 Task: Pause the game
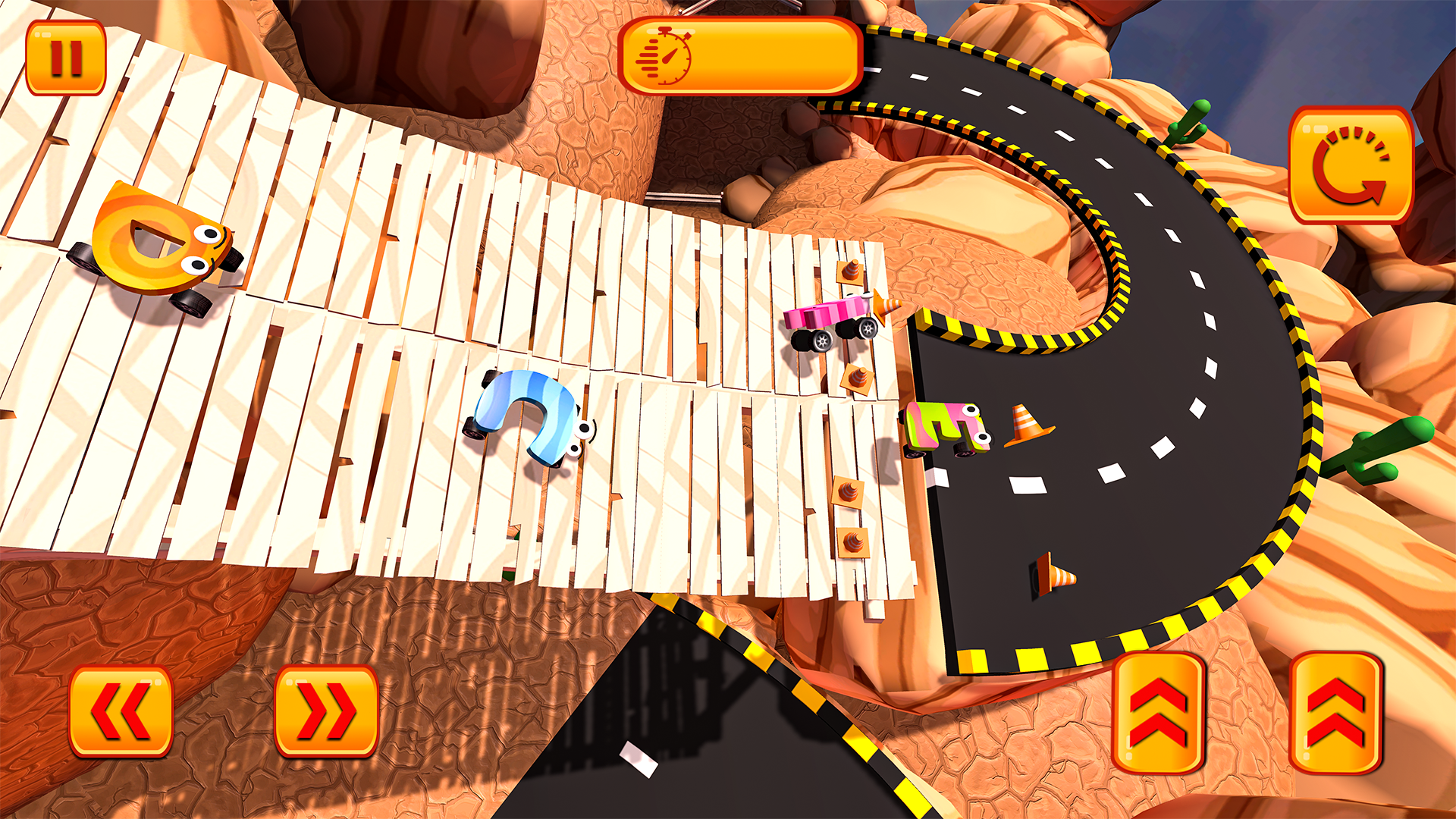click(67, 57)
